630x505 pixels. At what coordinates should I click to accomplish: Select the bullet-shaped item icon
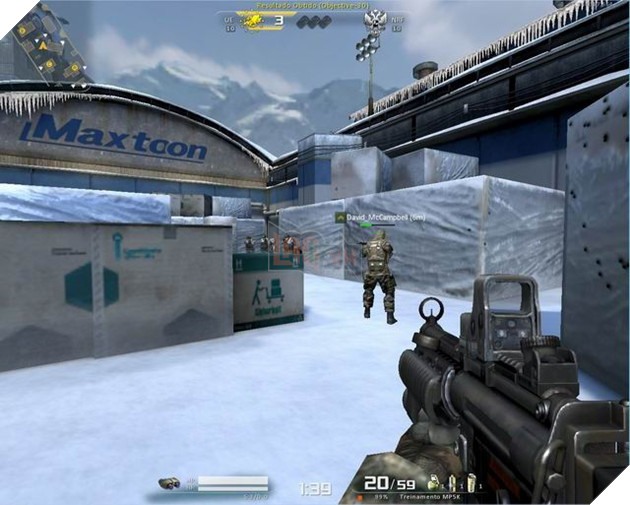[452, 483]
